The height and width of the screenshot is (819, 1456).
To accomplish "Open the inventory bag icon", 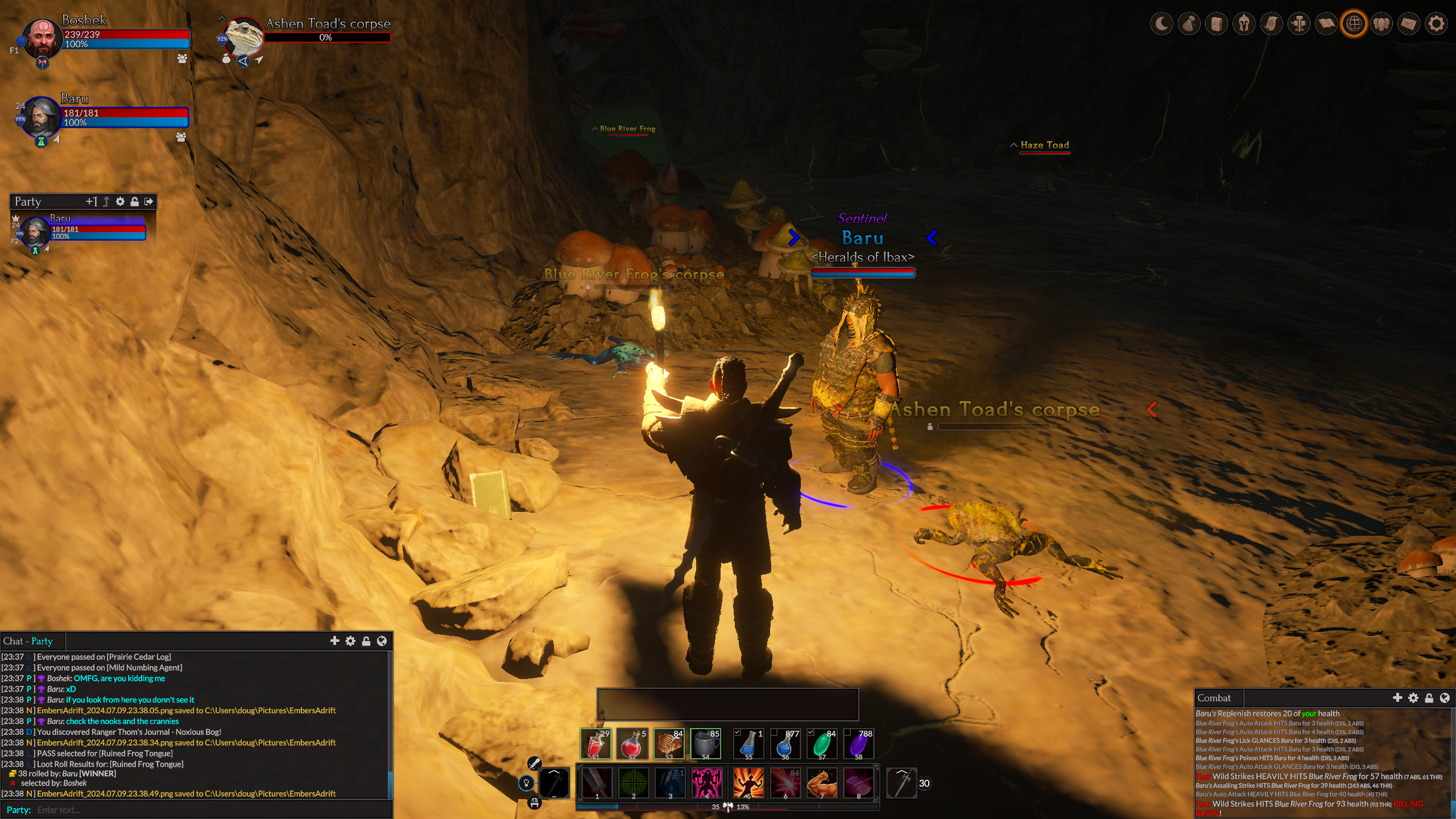I will (x=1189, y=24).
